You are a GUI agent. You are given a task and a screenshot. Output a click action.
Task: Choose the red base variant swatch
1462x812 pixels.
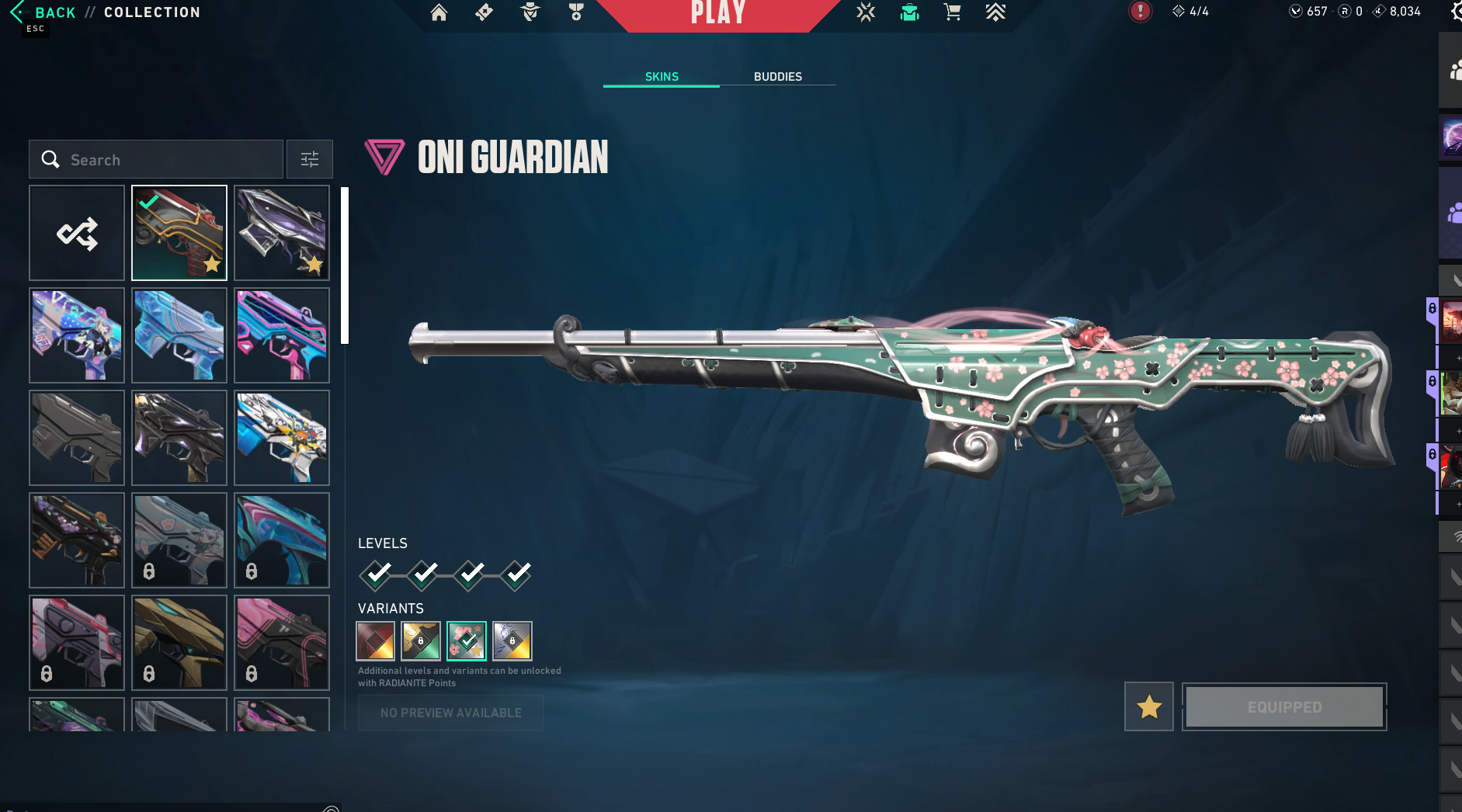click(375, 640)
